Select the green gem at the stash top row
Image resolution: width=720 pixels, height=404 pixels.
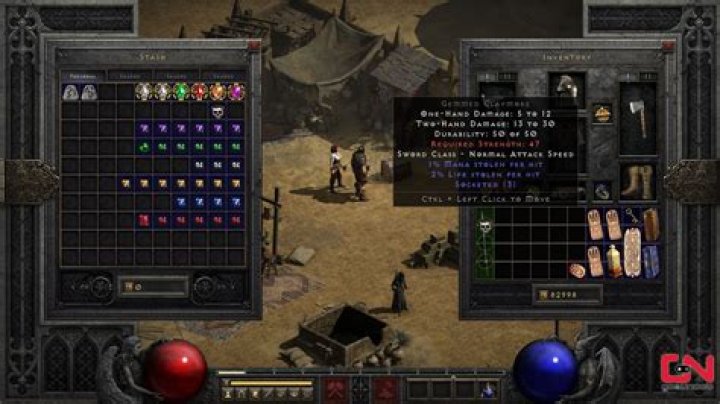pos(180,92)
